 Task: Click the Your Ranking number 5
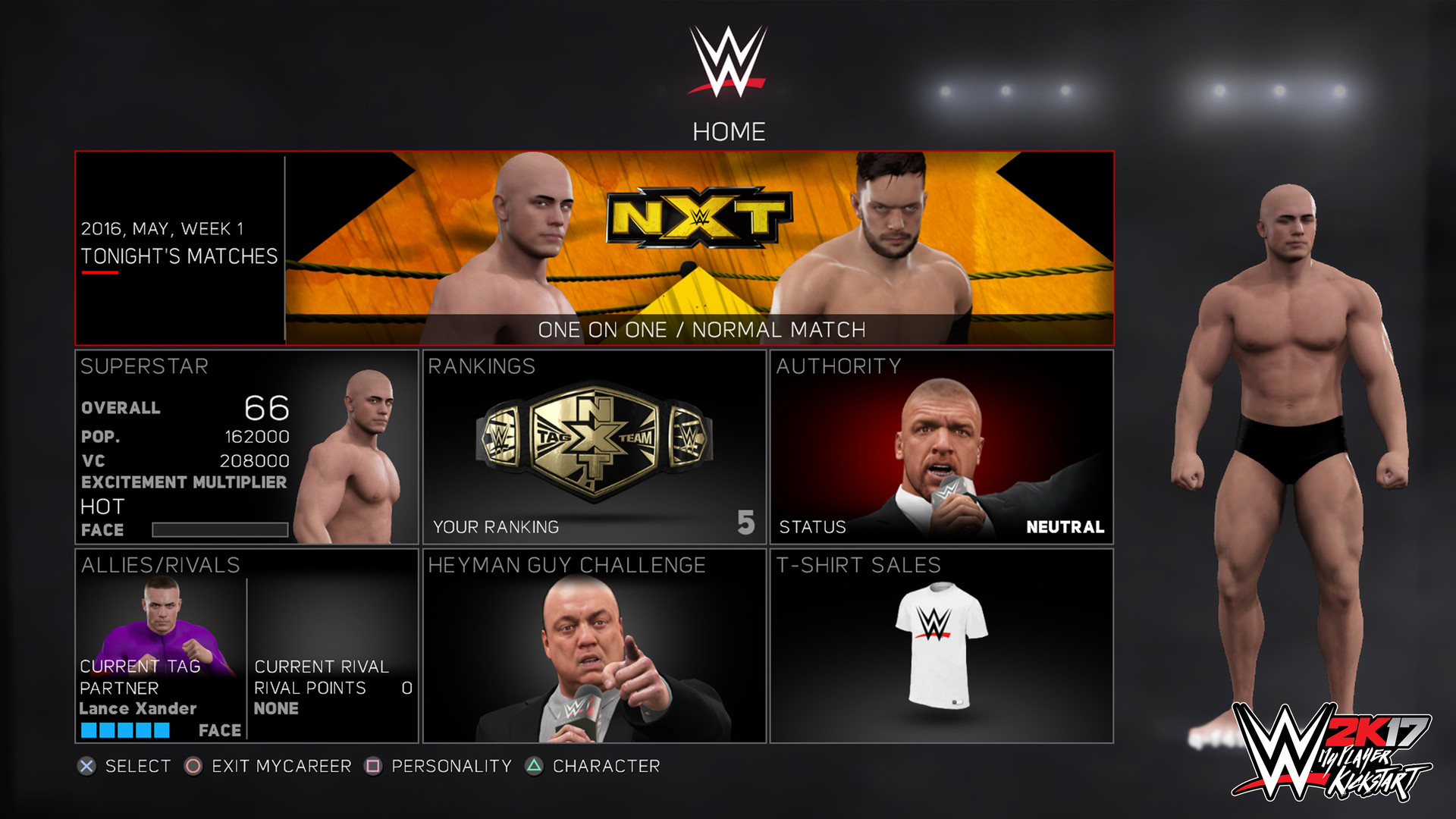pos(747,524)
